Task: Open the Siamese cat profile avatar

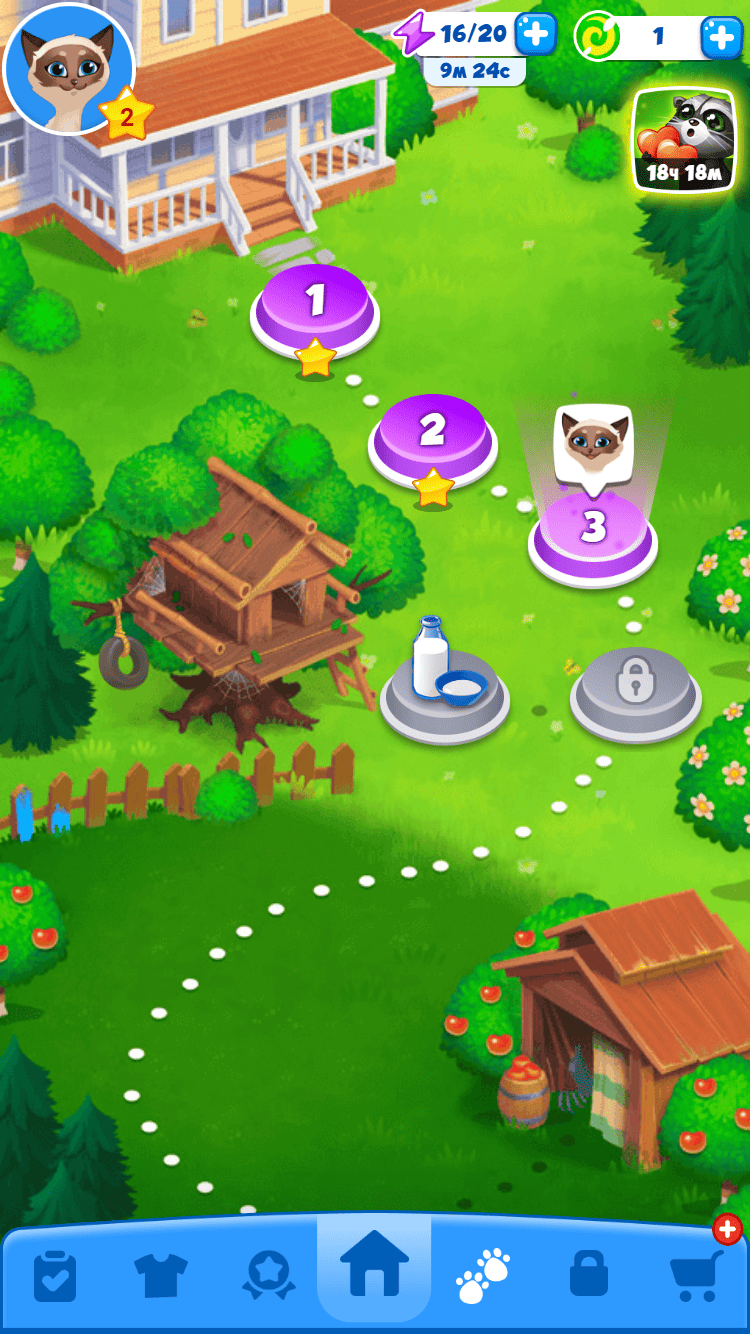Action: click(68, 68)
